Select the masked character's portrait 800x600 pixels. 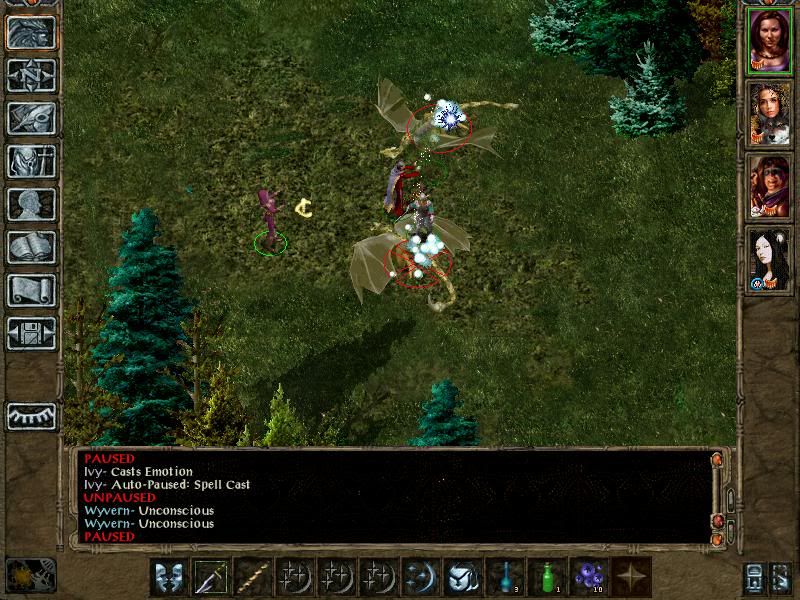pos(769,185)
